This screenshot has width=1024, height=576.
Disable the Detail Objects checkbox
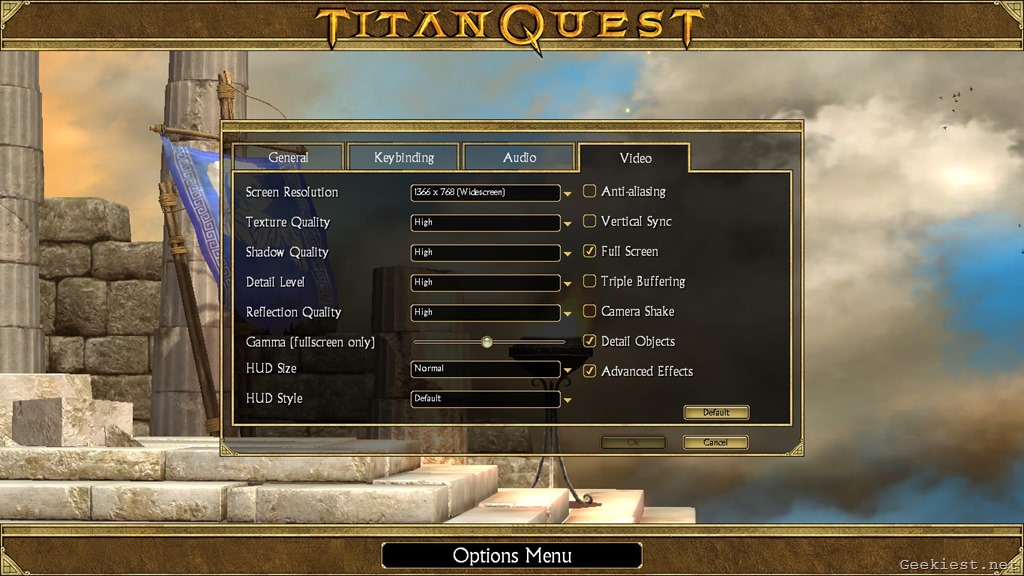coord(590,341)
